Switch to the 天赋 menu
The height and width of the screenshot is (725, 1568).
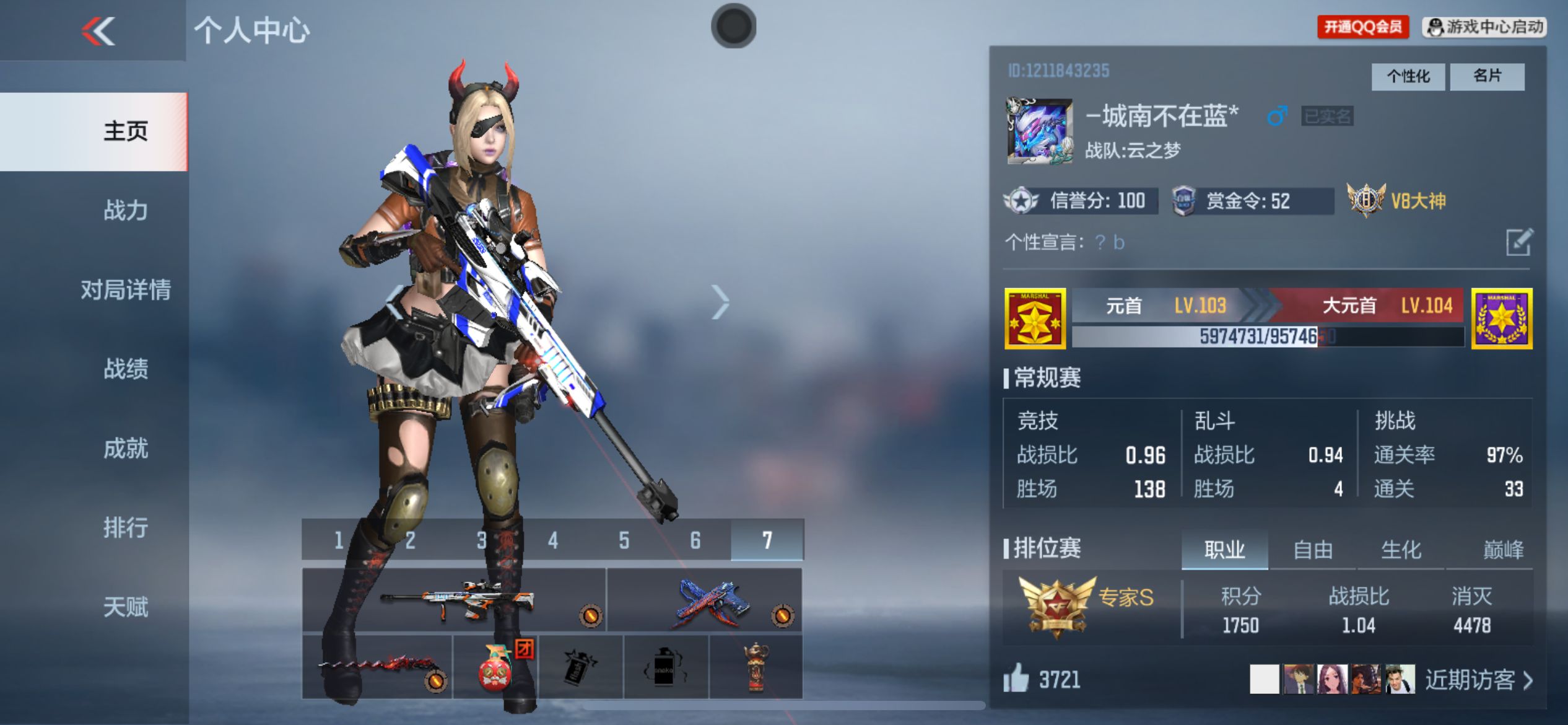pos(126,607)
